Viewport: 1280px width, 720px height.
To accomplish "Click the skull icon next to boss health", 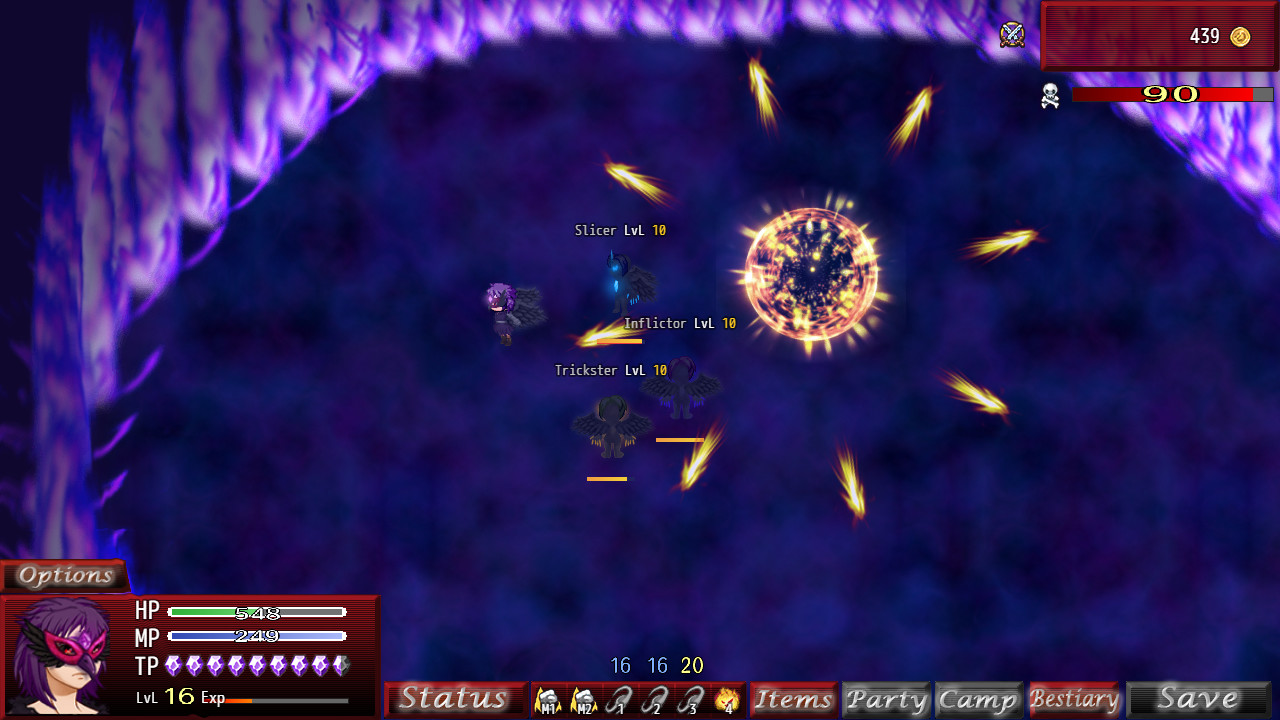I will point(1051,97).
